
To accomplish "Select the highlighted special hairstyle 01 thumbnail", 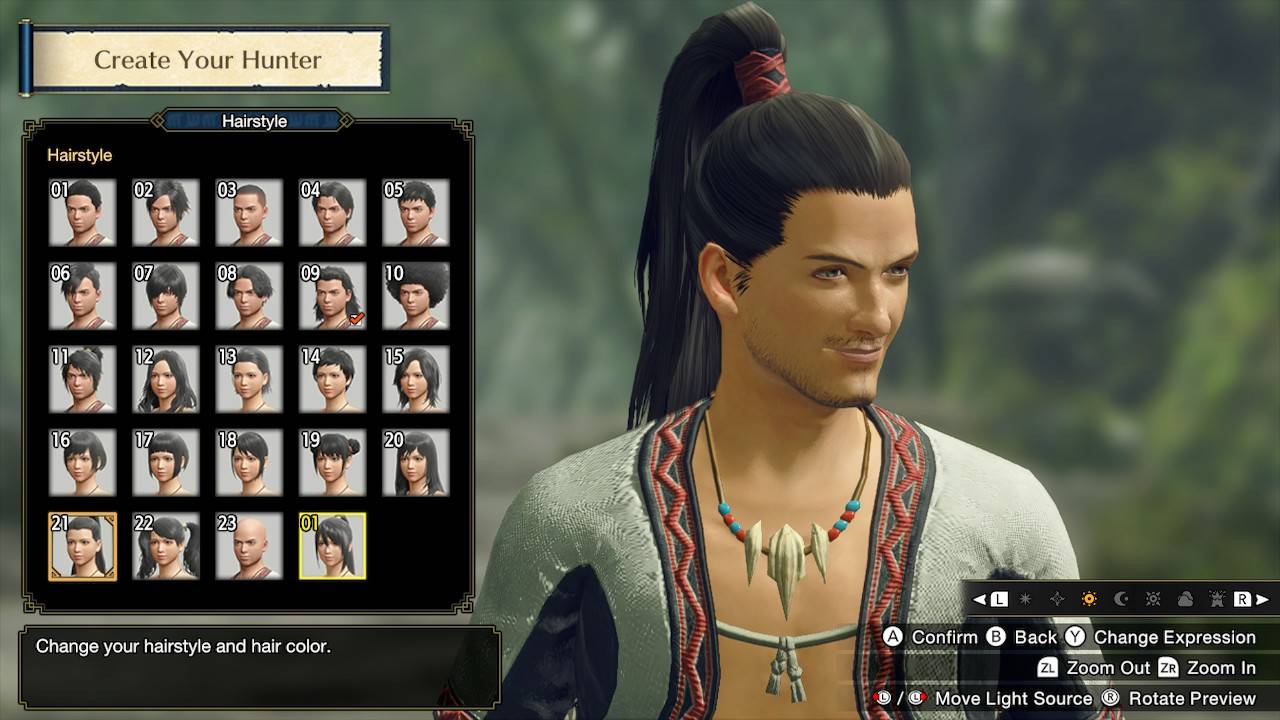I will point(331,546).
